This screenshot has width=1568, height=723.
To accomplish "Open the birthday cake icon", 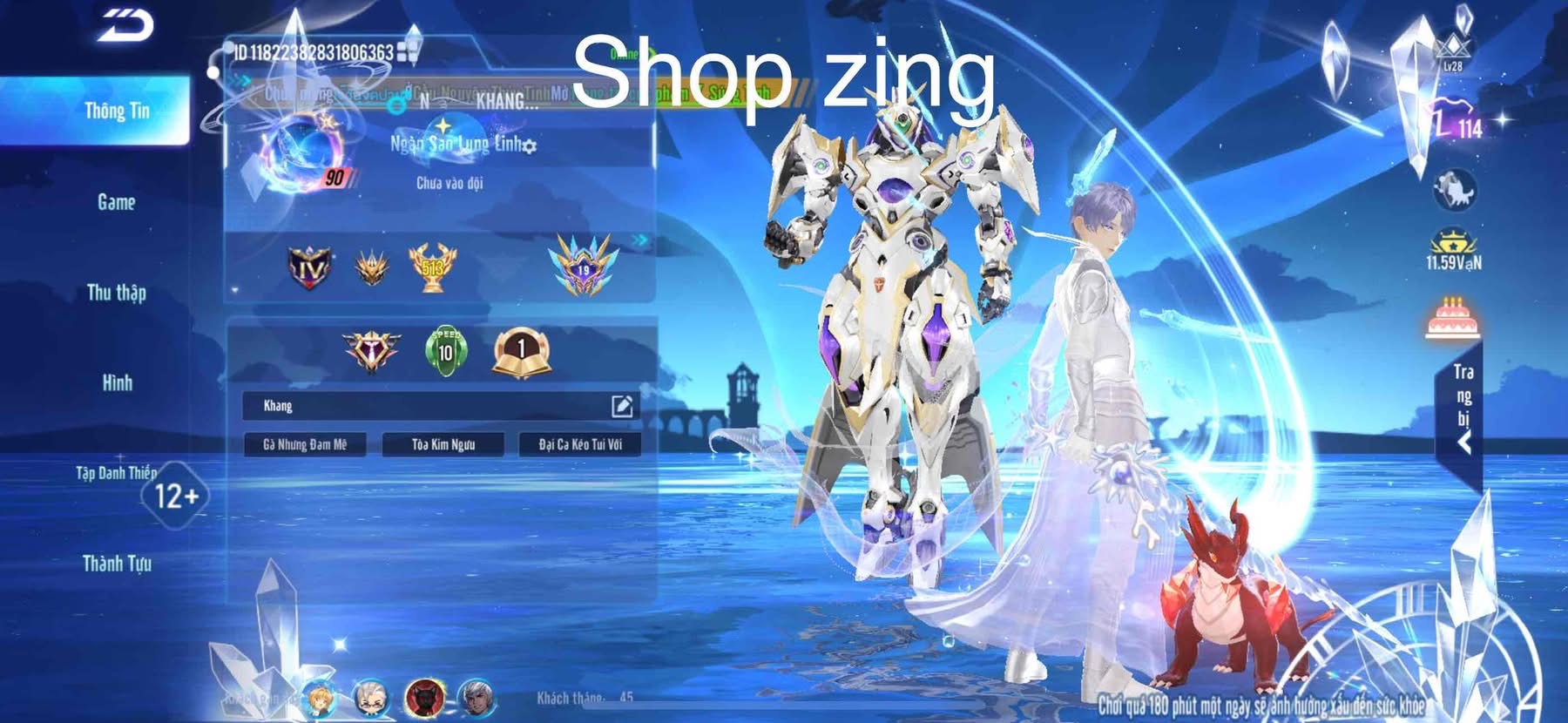I will [1452, 318].
